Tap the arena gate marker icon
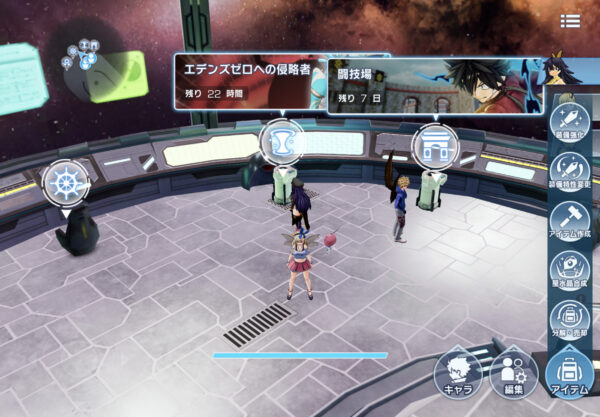Image resolution: width=600 pixels, height=417 pixels. tap(434, 145)
